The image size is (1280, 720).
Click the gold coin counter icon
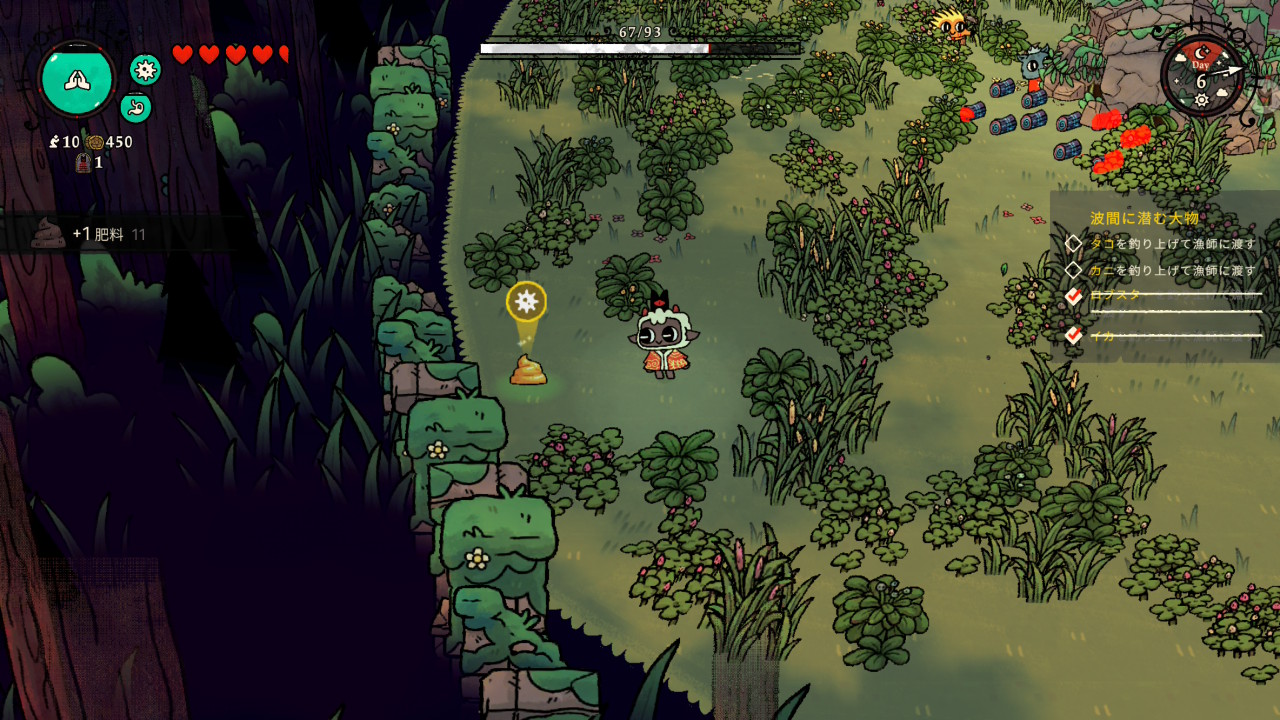95,142
